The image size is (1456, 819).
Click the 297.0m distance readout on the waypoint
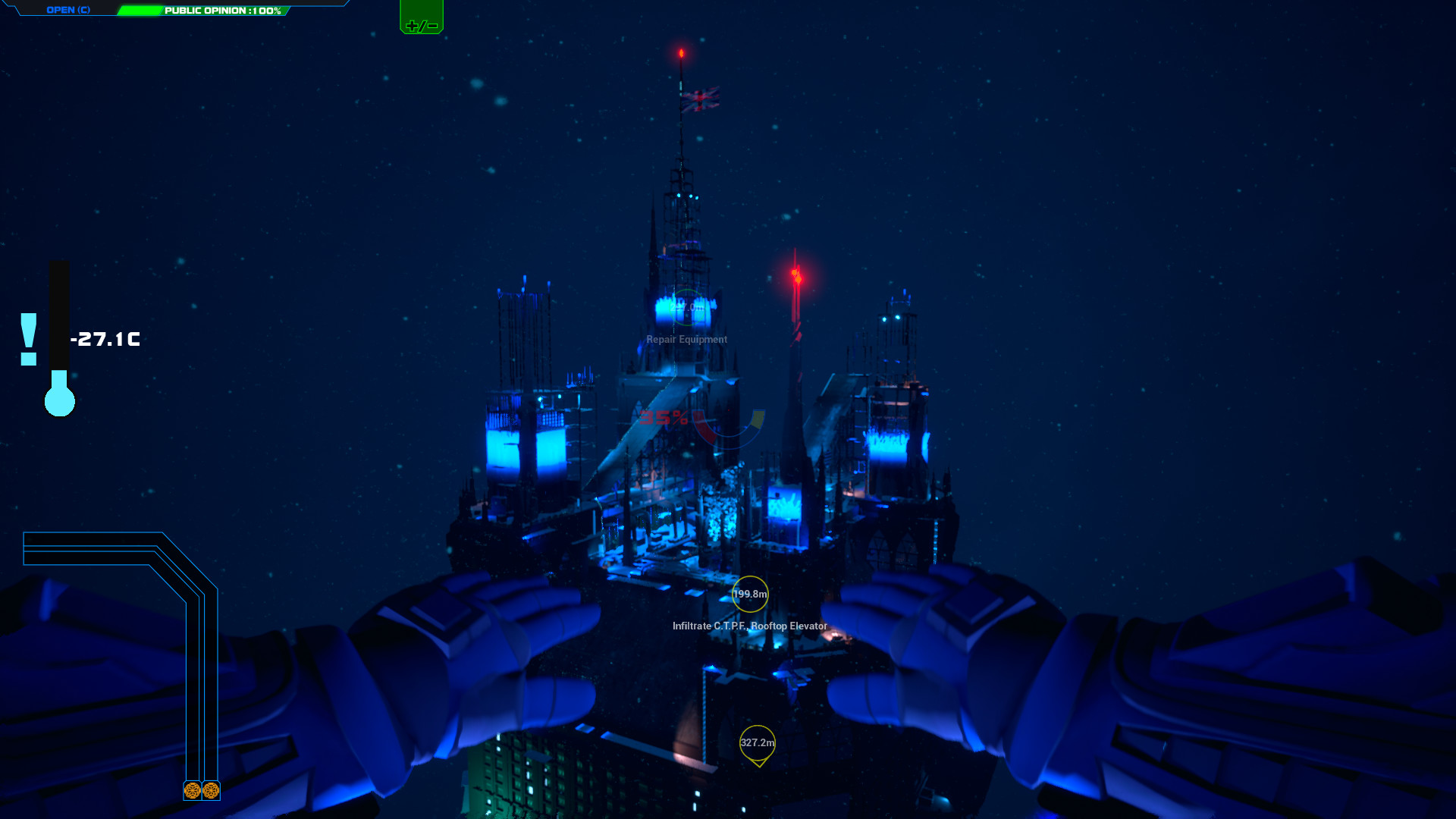(x=687, y=308)
